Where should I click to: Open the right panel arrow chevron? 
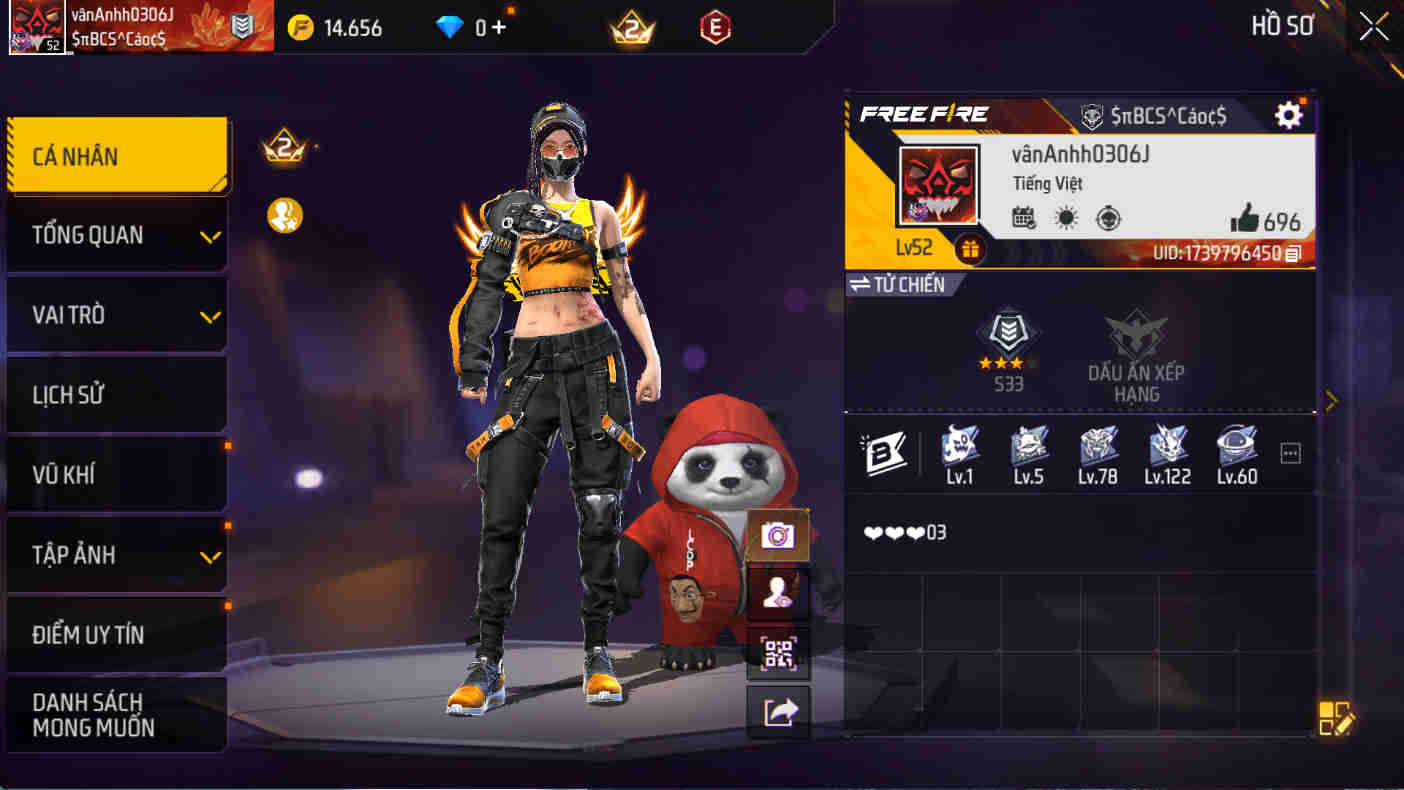(x=1332, y=400)
